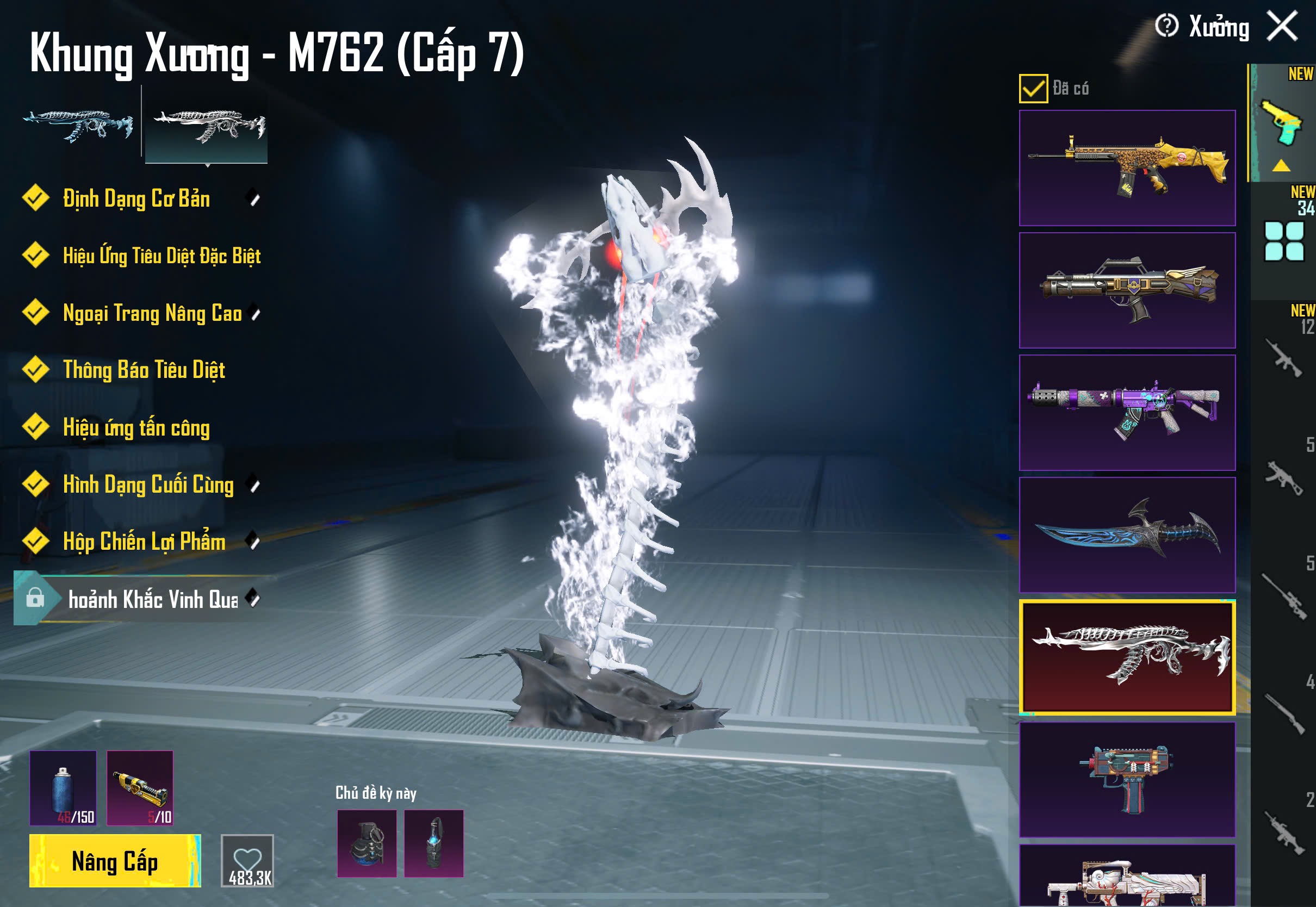Choose Hiệu Ứng Tiêu Diệt Đặc Biệt entry
Viewport: 1316px width, 907px height.
click(x=162, y=256)
